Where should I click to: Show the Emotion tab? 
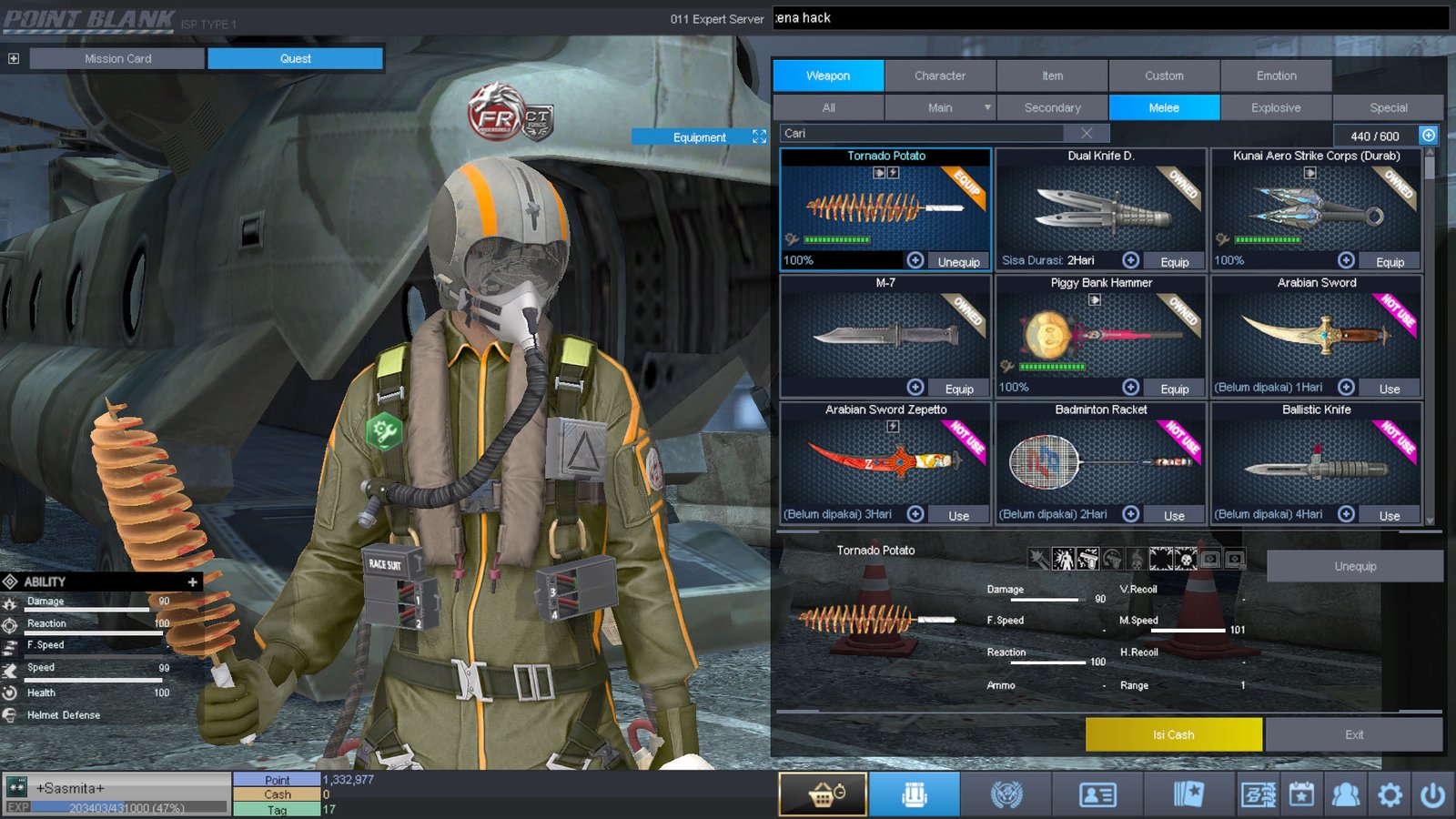(1276, 76)
